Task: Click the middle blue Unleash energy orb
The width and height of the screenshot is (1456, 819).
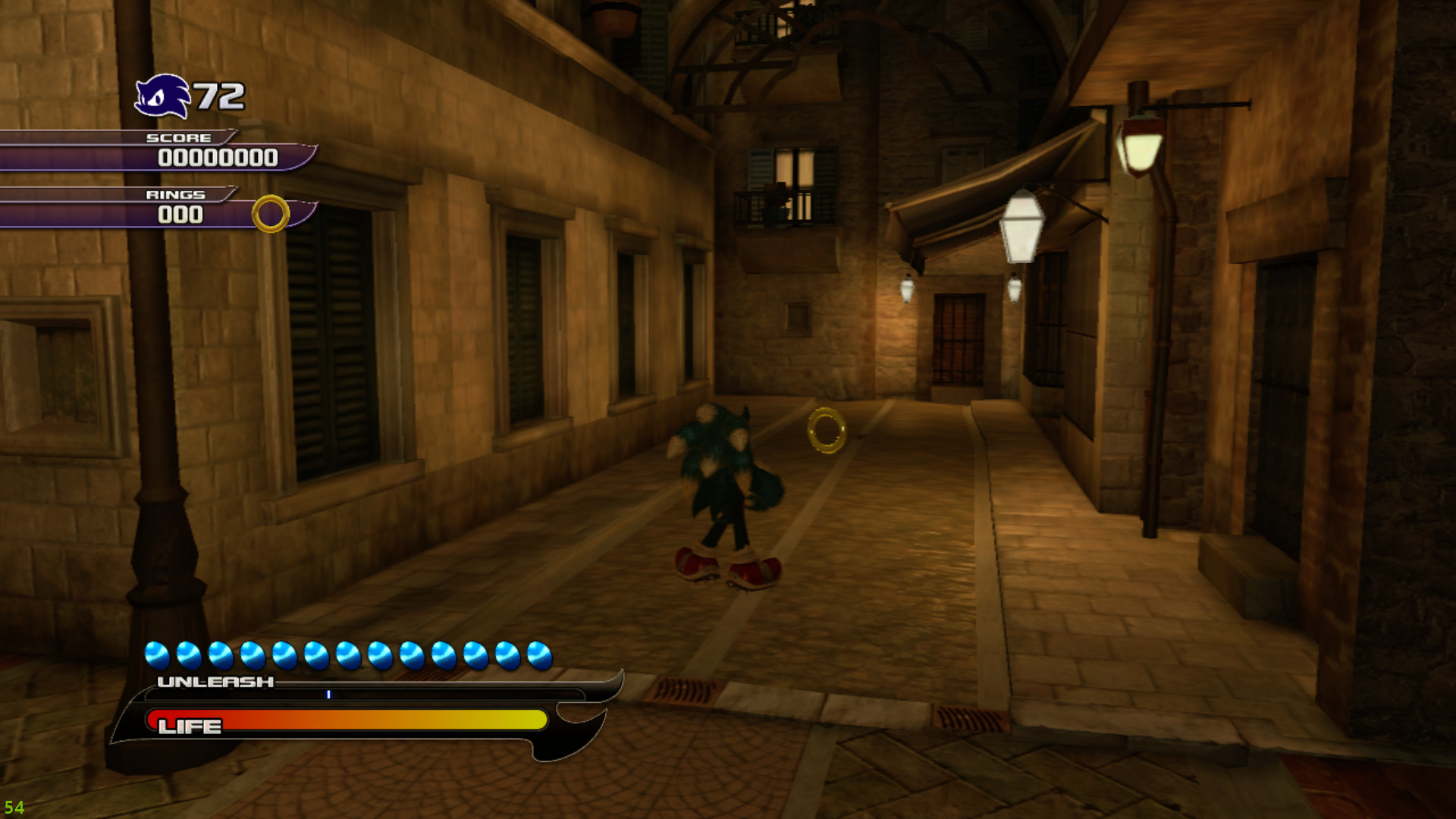Action: 347,654
